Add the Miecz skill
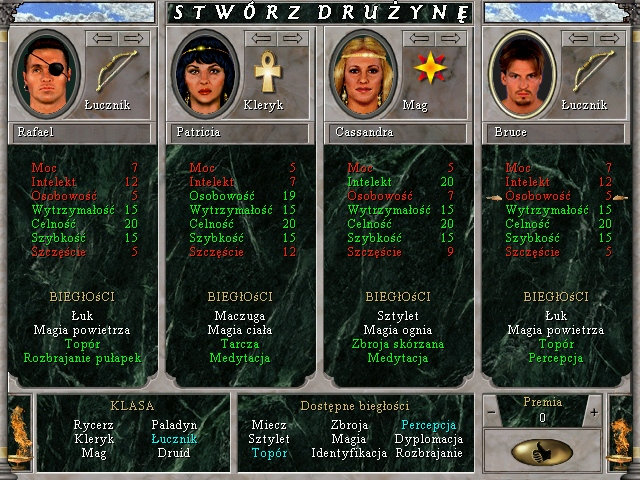The image size is (640, 480). coord(268,425)
